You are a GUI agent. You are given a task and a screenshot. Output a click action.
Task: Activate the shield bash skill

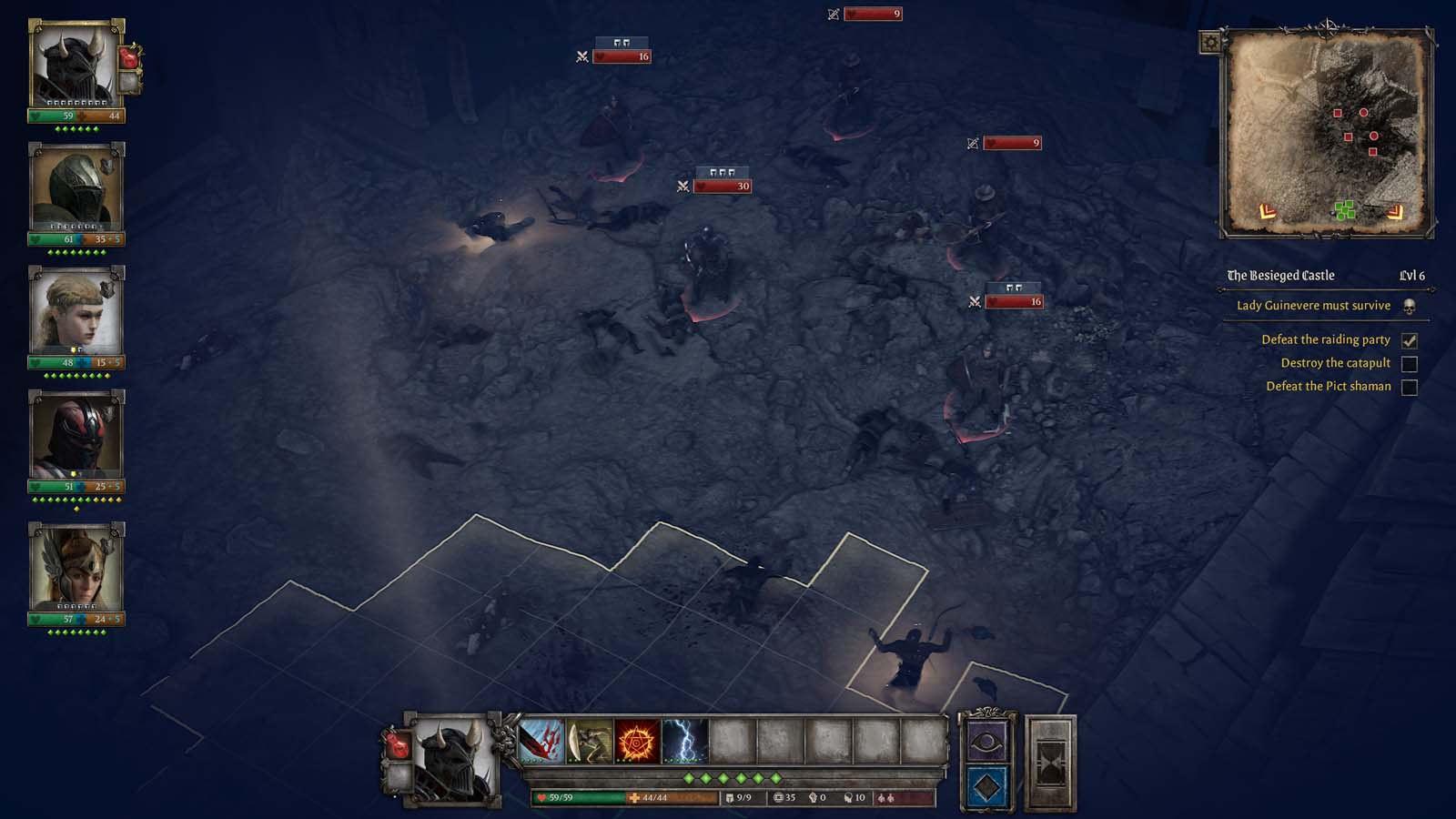(588, 743)
